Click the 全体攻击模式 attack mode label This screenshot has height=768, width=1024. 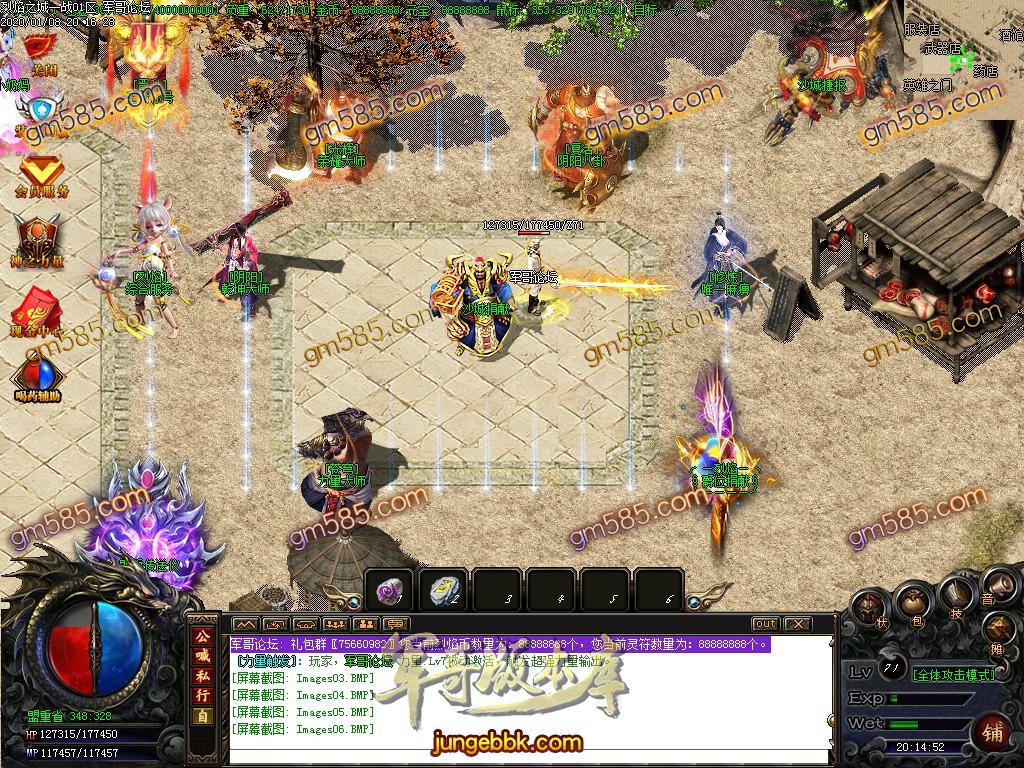click(x=954, y=674)
